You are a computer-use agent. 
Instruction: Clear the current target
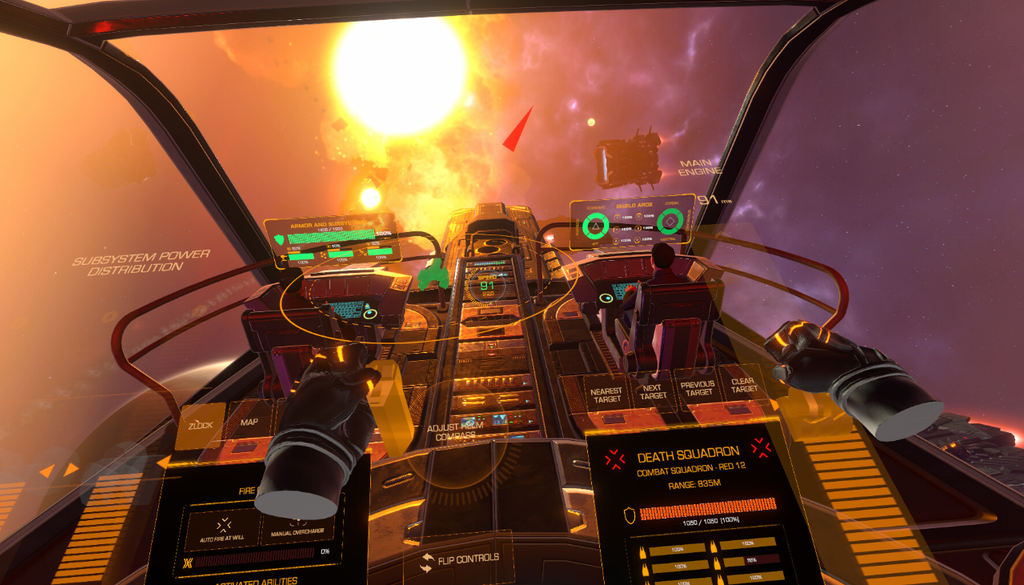pyautogui.click(x=742, y=384)
